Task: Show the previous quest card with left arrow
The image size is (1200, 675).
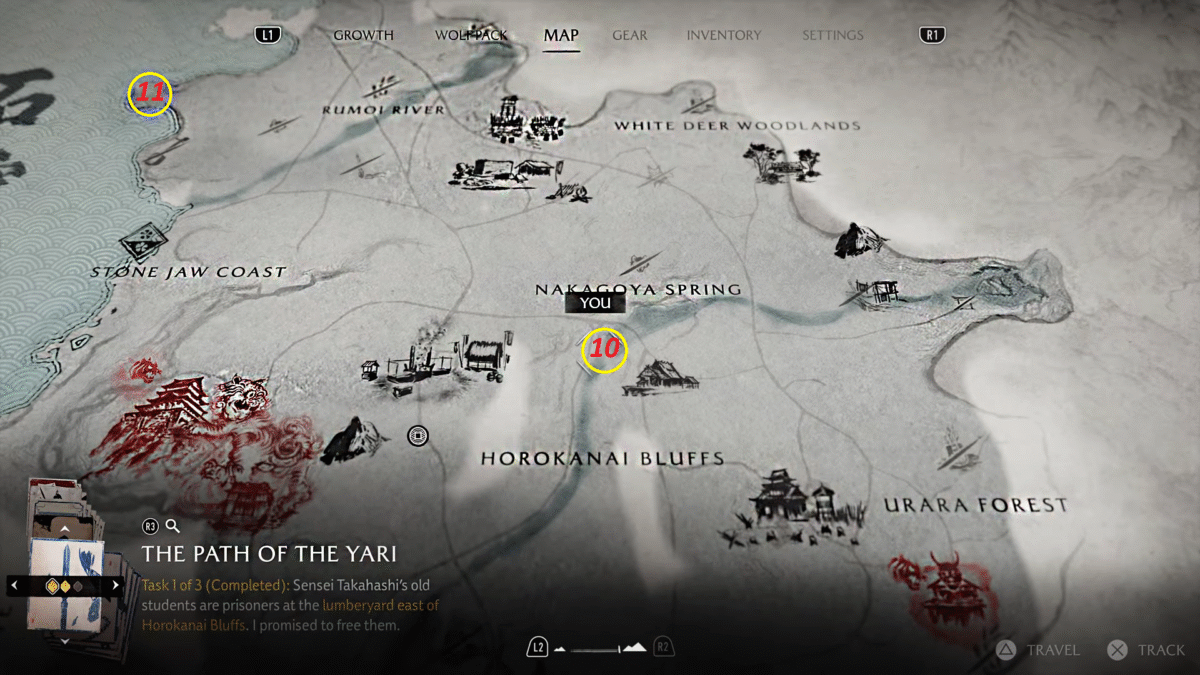Action: tap(14, 585)
